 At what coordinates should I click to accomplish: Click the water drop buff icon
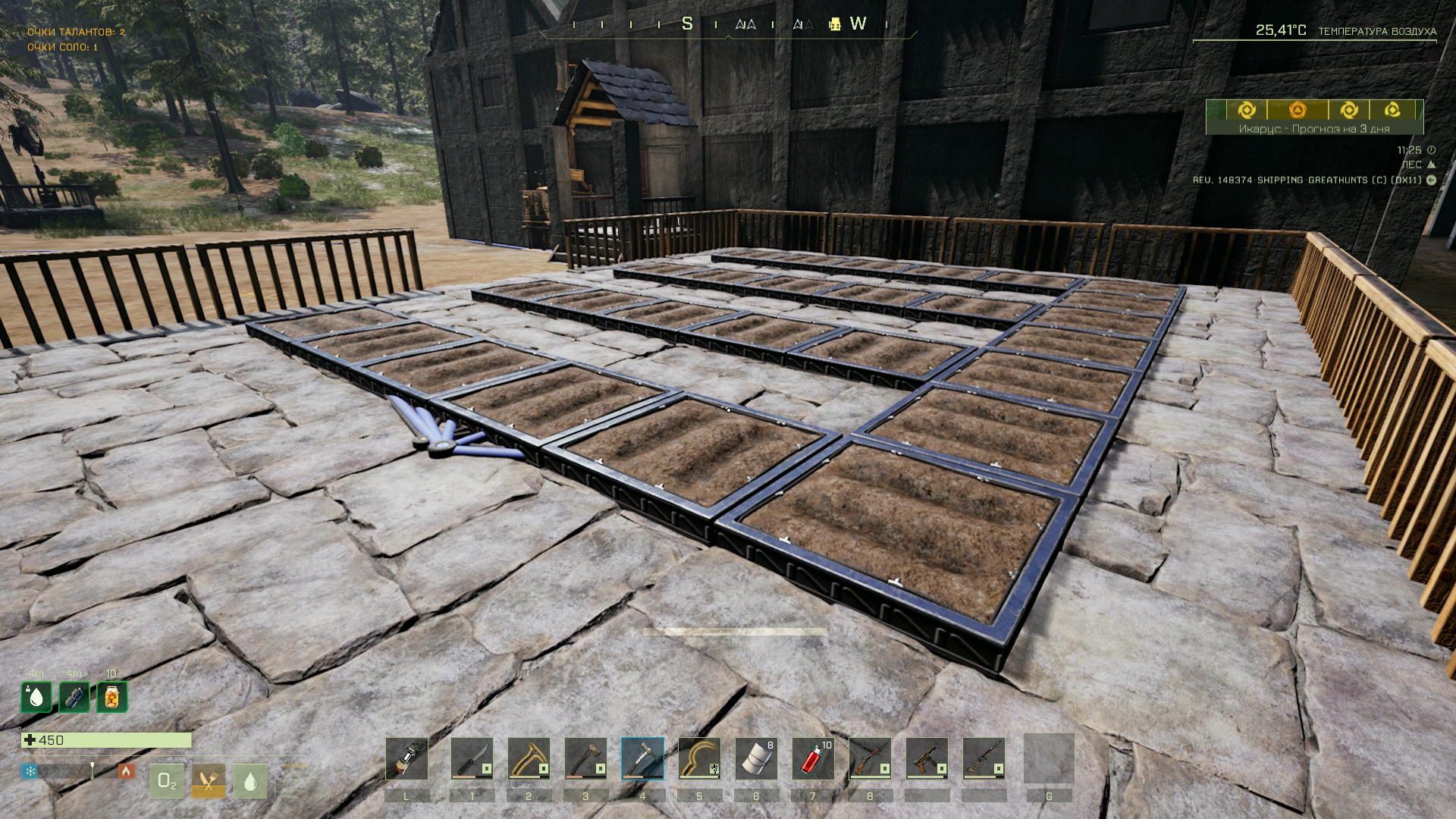pyautogui.click(x=36, y=698)
